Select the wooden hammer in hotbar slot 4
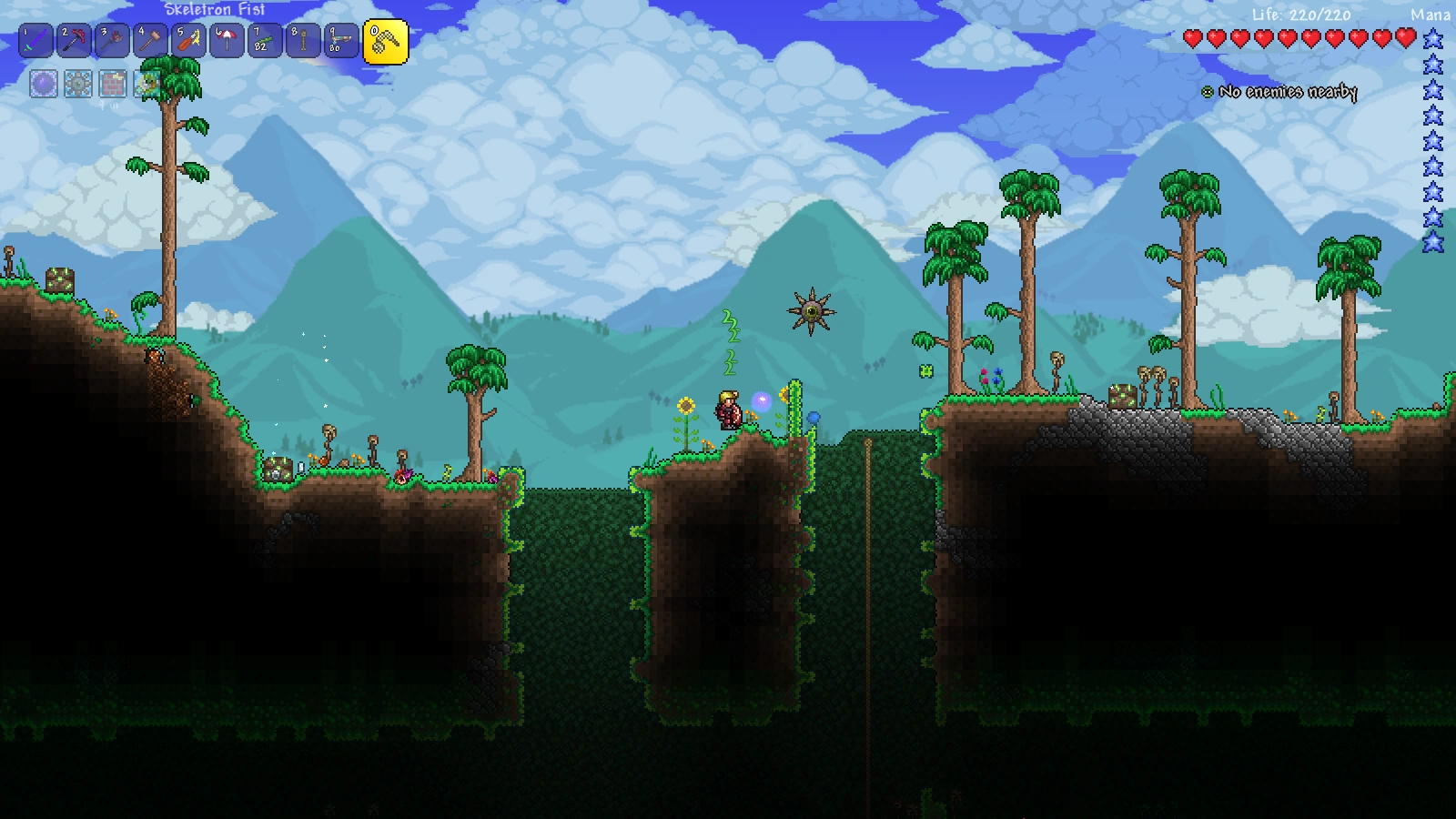The width and height of the screenshot is (1456, 819). click(x=151, y=41)
